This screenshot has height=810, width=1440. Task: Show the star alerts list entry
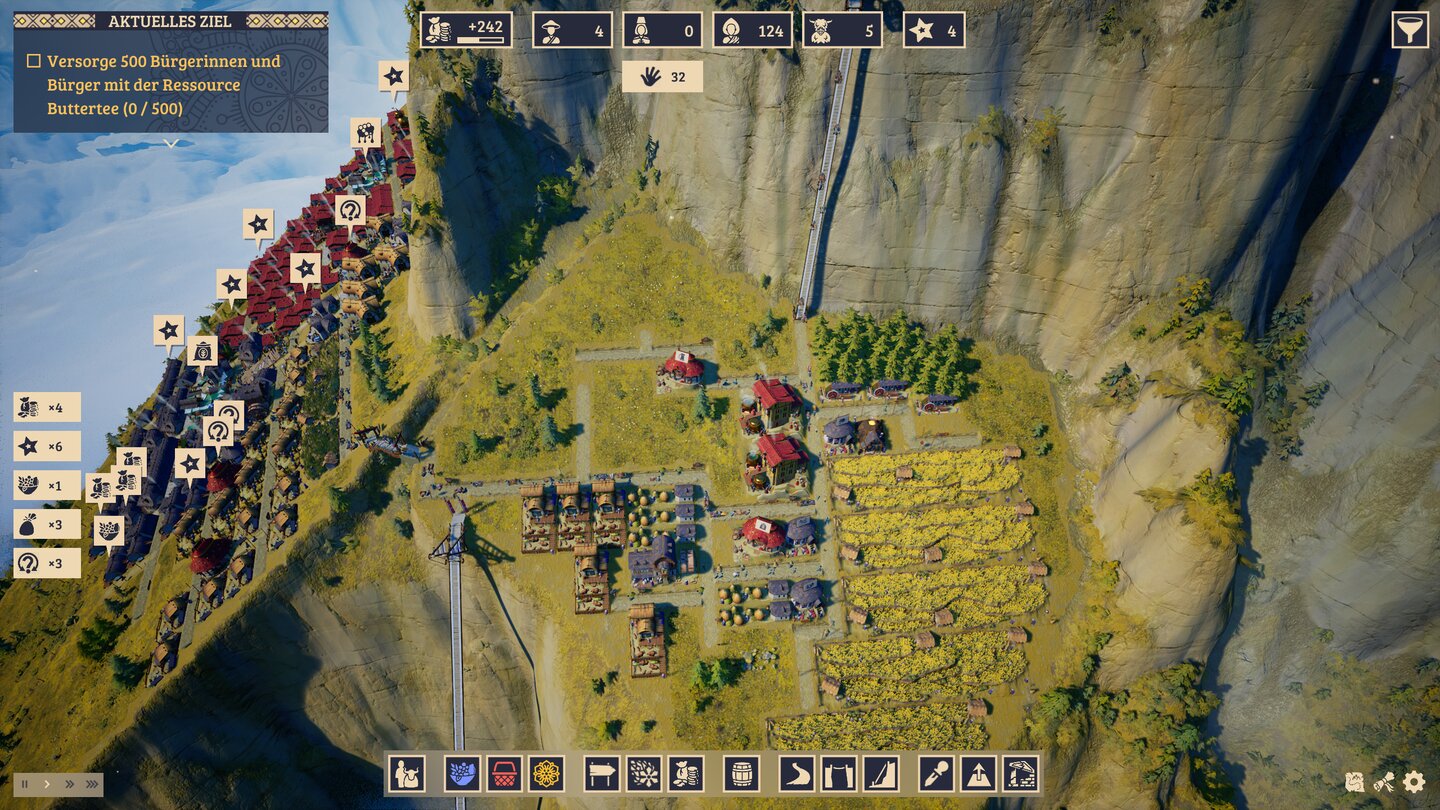(46, 446)
